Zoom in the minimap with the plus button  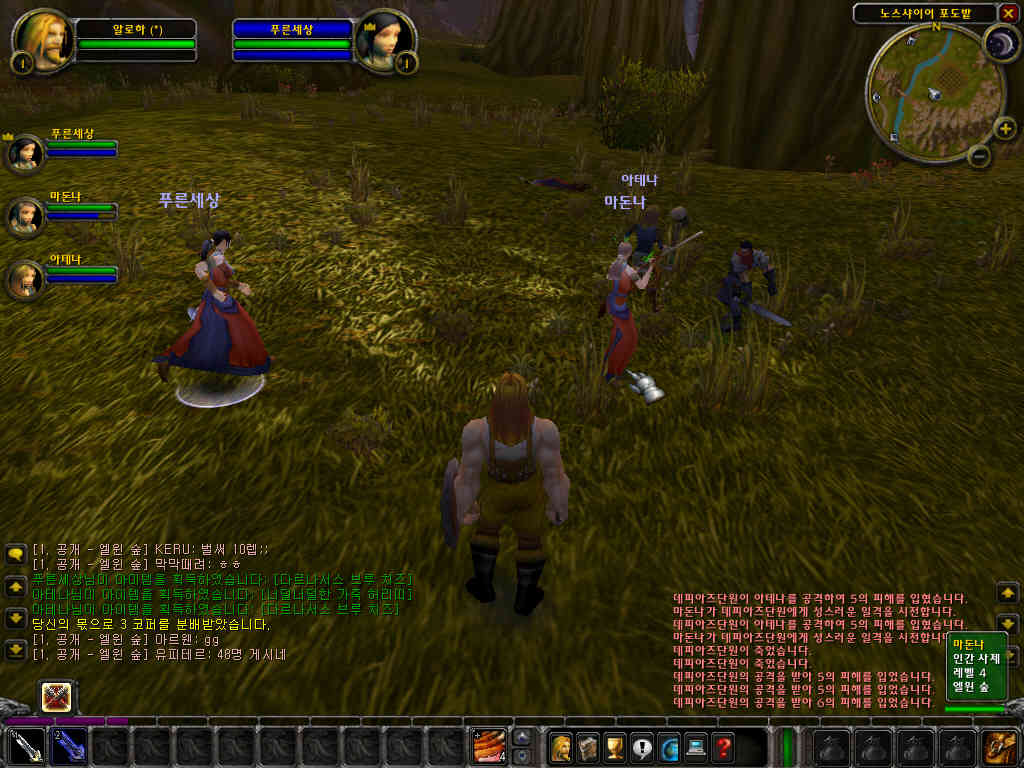(x=1005, y=128)
